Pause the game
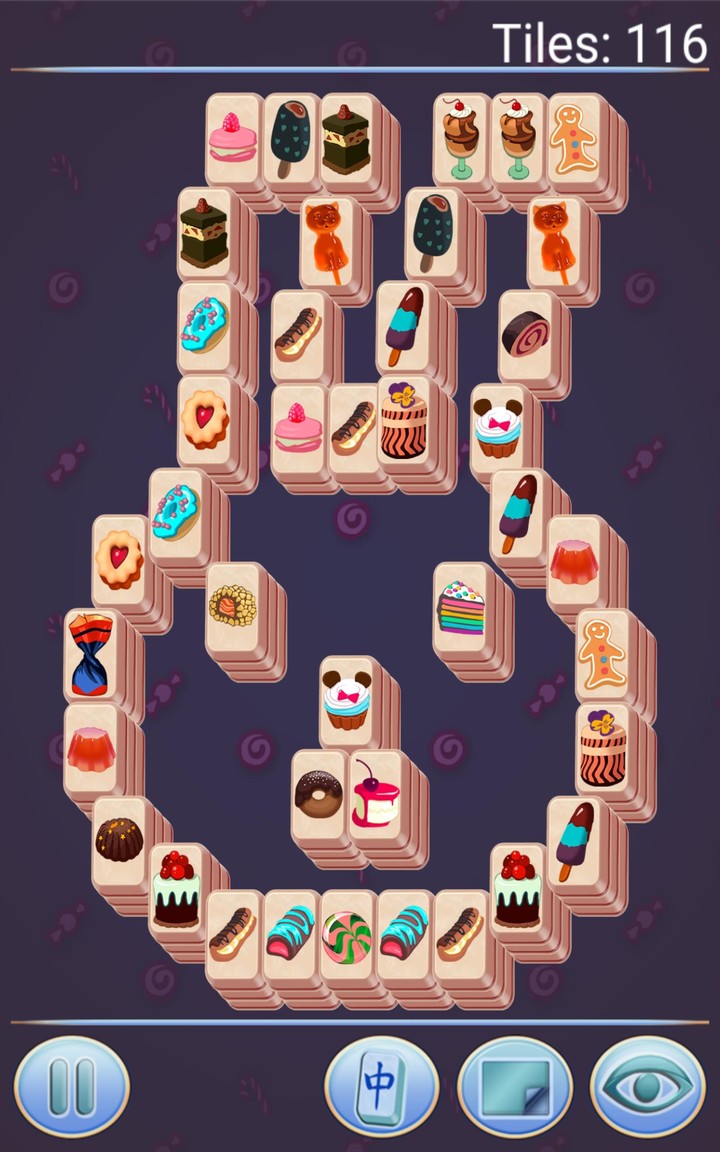 pos(71,1086)
